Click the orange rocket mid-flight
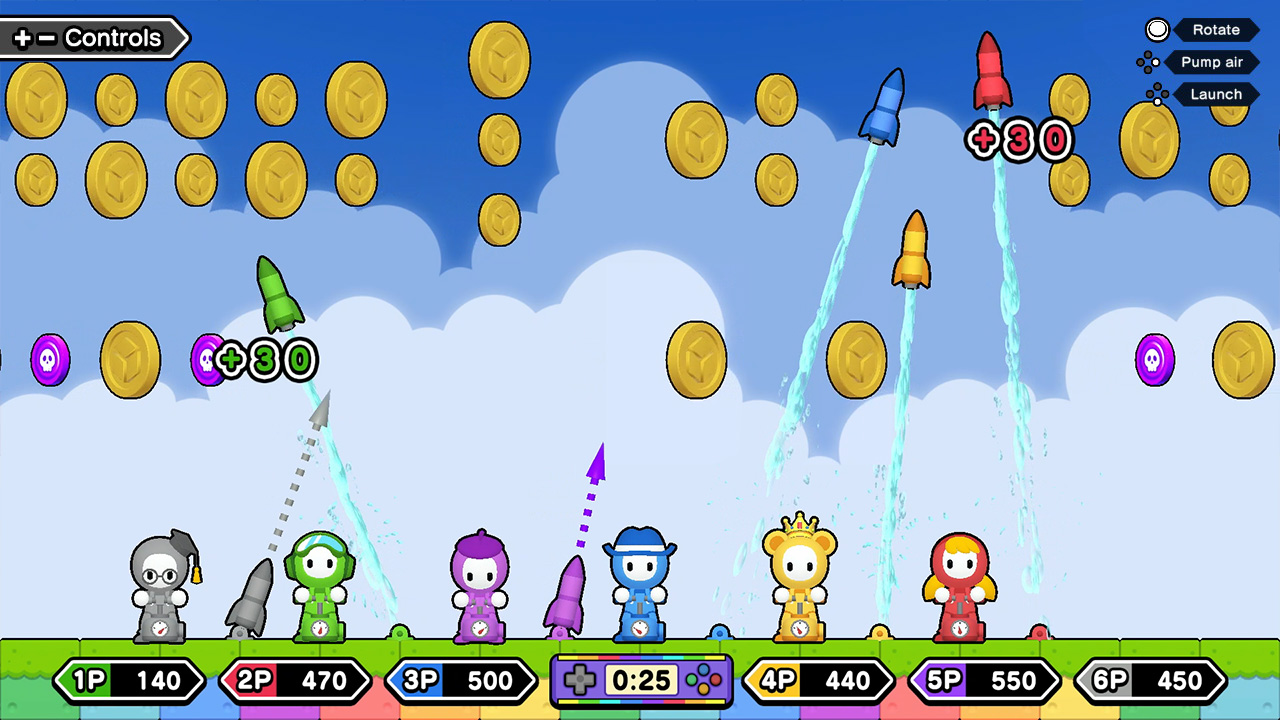Image resolution: width=1280 pixels, height=720 pixels. (913, 248)
